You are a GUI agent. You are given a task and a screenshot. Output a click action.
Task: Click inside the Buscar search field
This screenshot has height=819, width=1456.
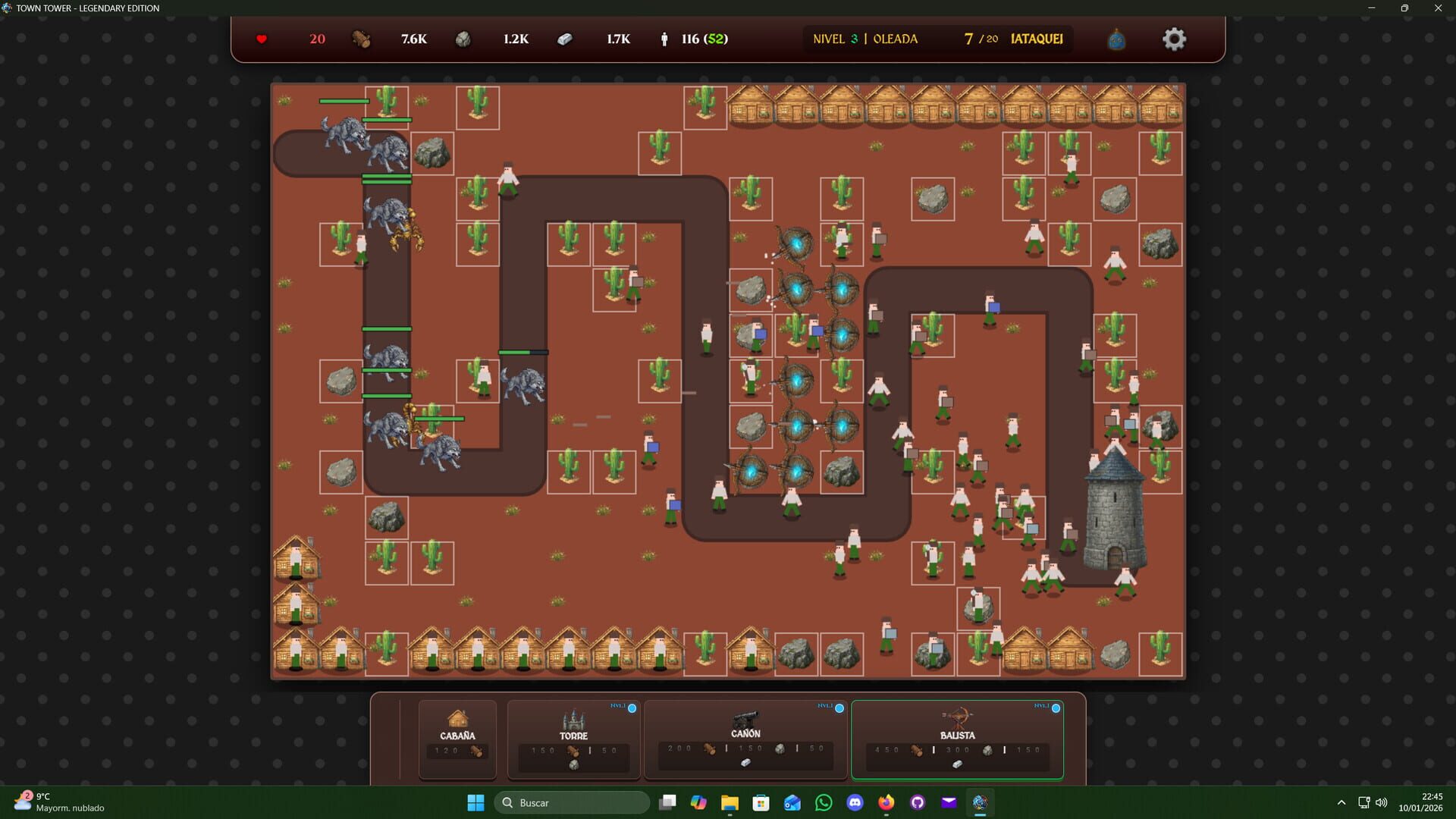tap(573, 802)
